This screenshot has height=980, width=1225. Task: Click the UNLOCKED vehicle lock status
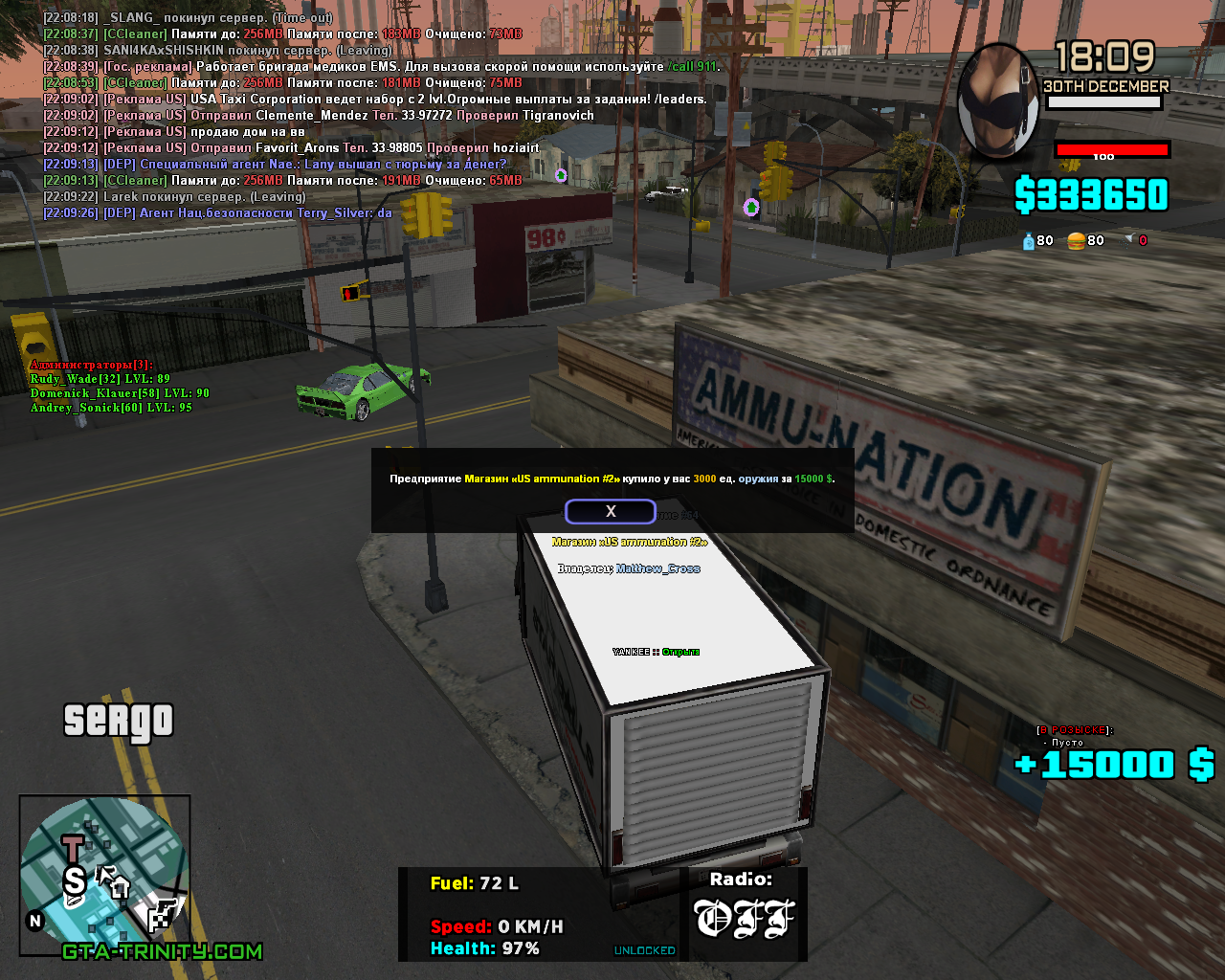pos(644,950)
